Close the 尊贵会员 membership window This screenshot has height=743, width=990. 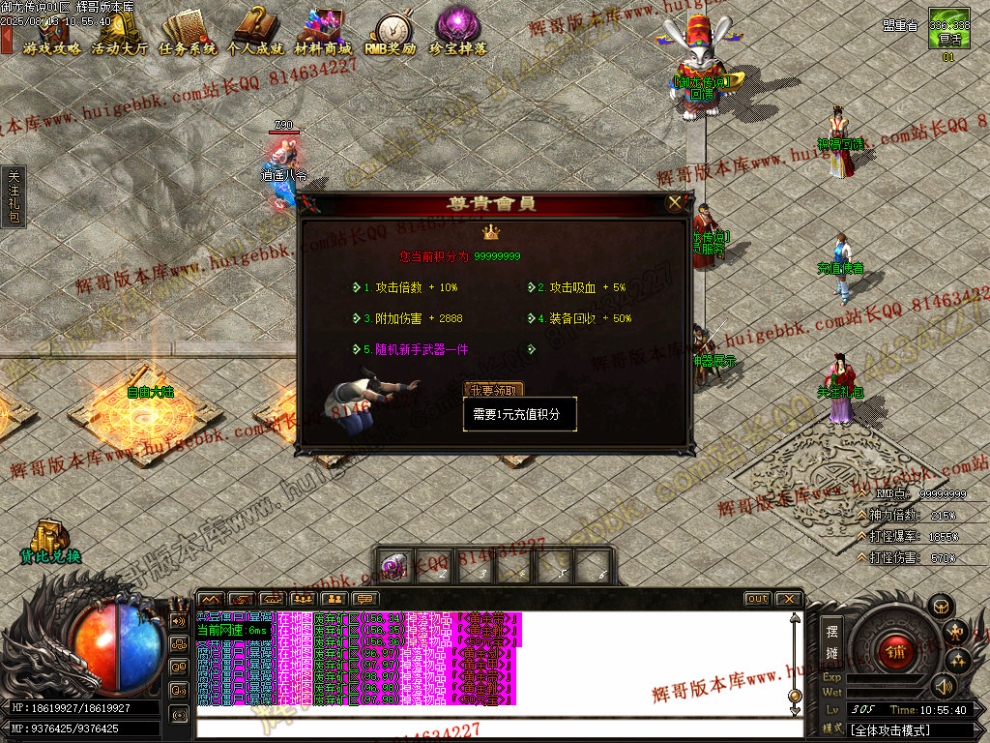[675, 203]
